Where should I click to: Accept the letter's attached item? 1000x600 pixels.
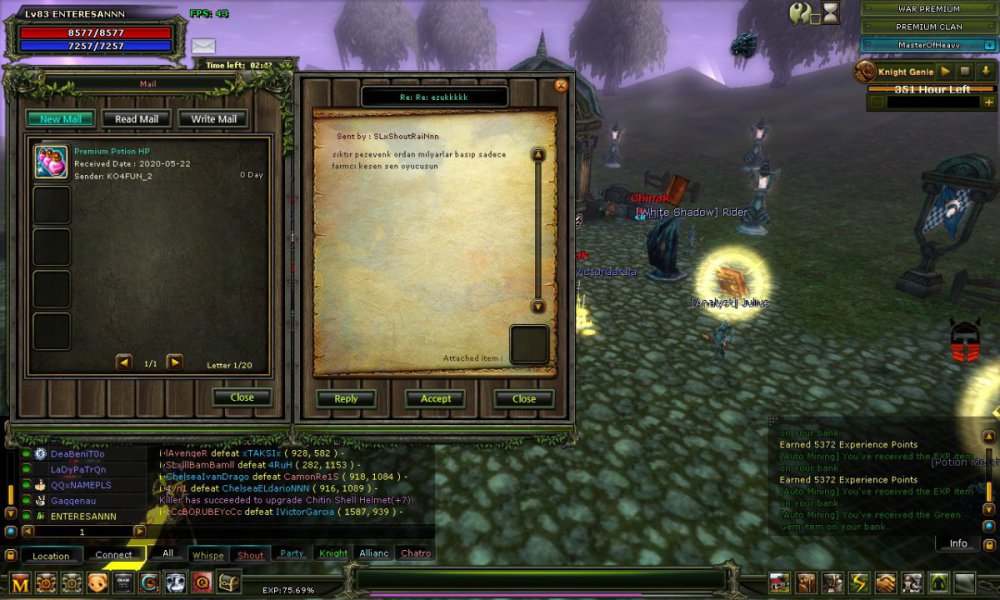point(435,398)
